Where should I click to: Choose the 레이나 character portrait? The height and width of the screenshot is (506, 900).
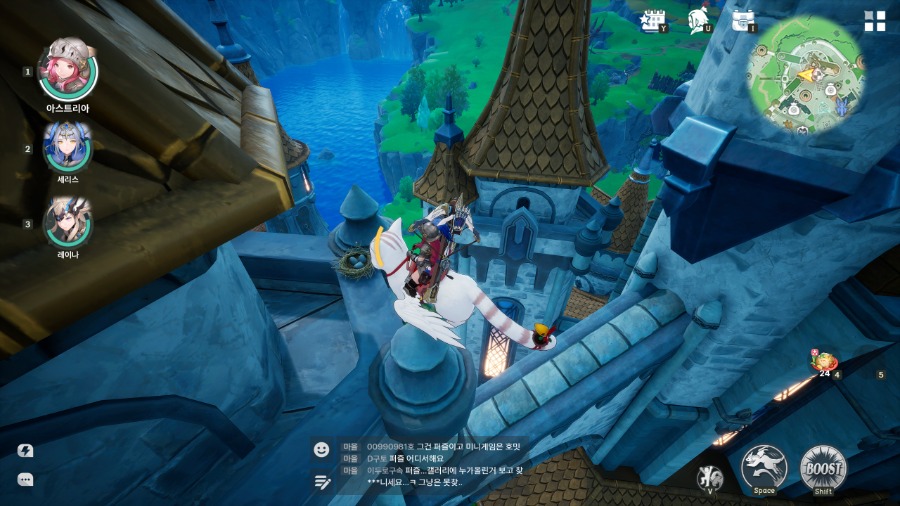pos(67,222)
